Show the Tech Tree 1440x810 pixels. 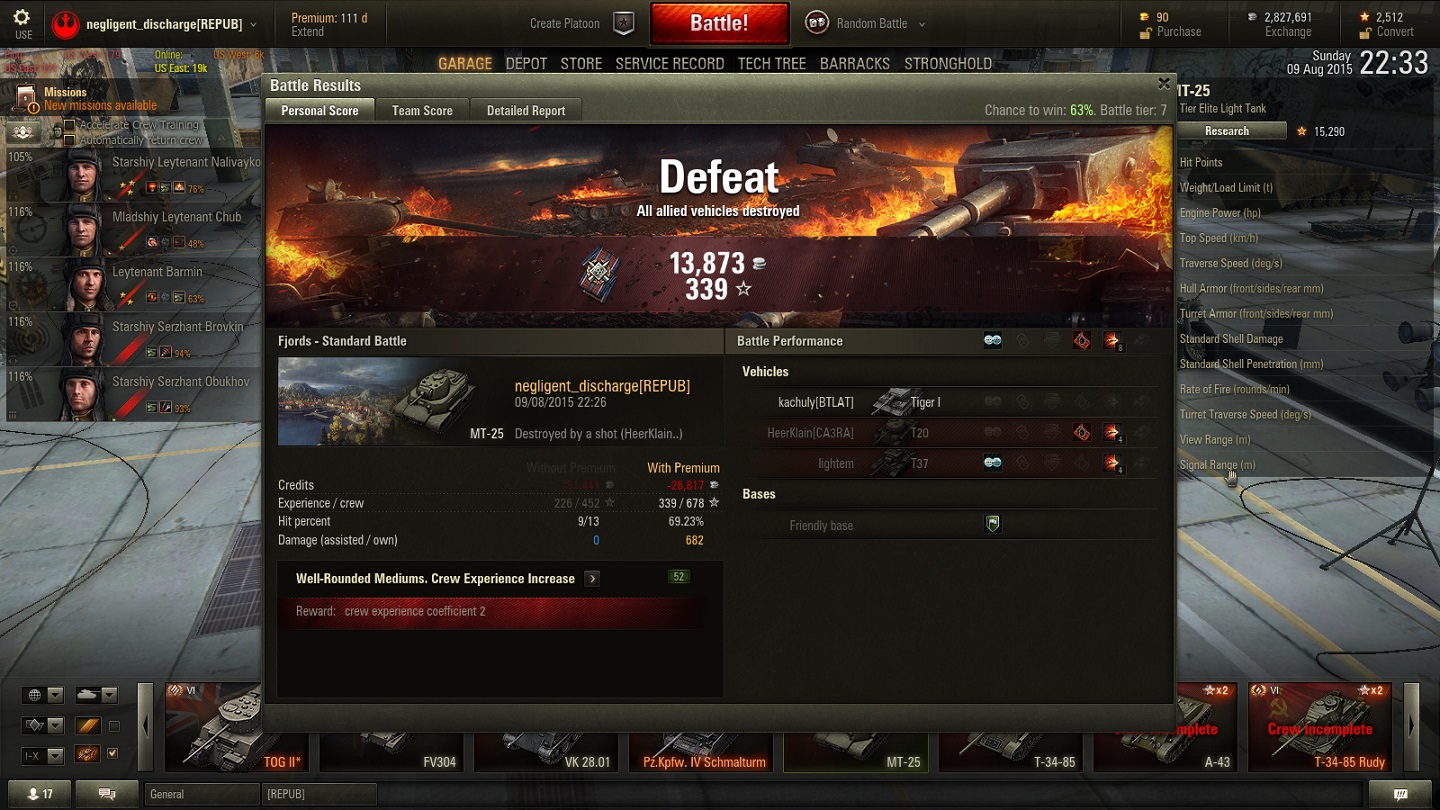tap(771, 64)
